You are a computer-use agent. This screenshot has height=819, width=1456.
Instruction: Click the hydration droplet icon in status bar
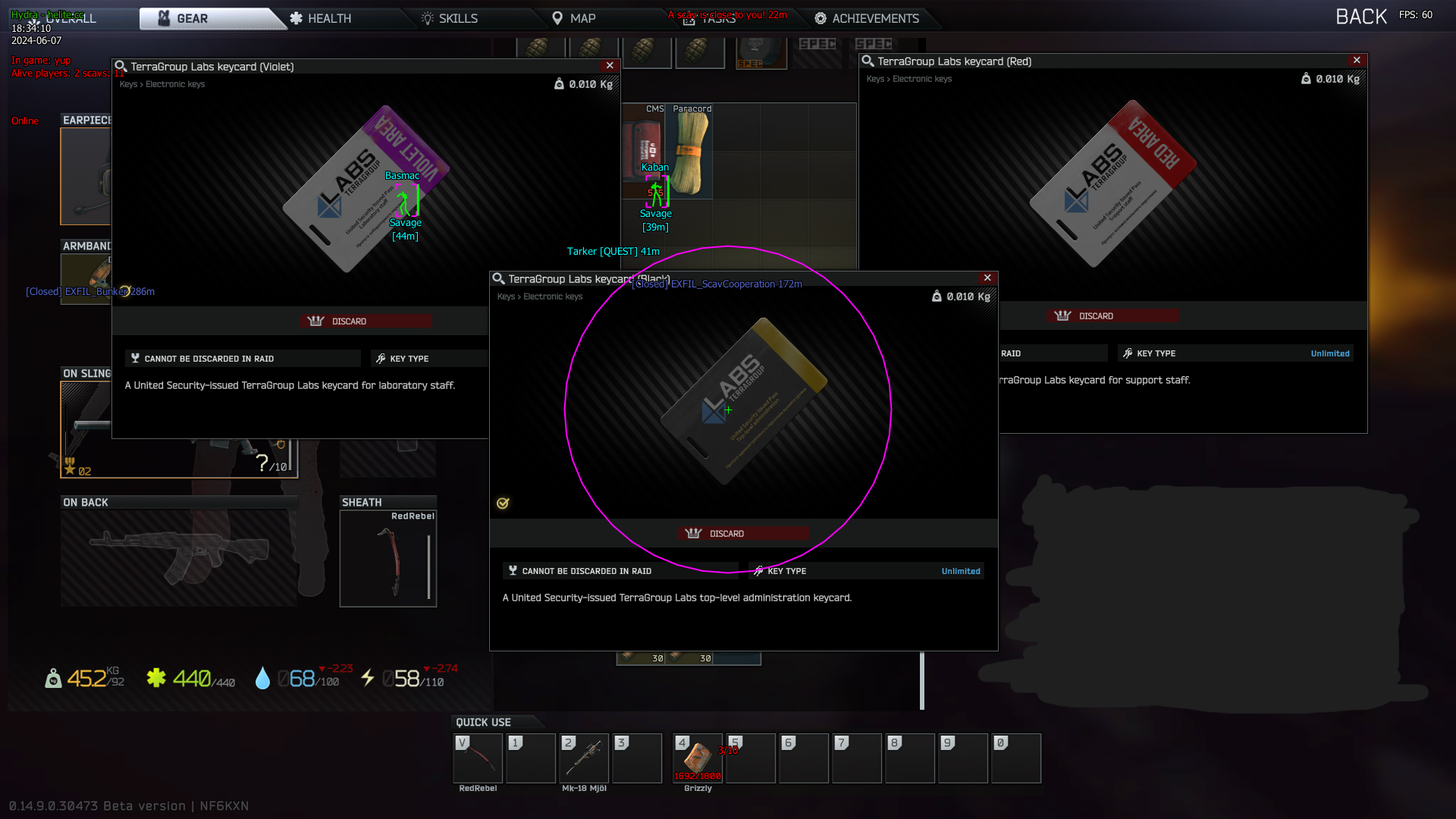tap(264, 679)
